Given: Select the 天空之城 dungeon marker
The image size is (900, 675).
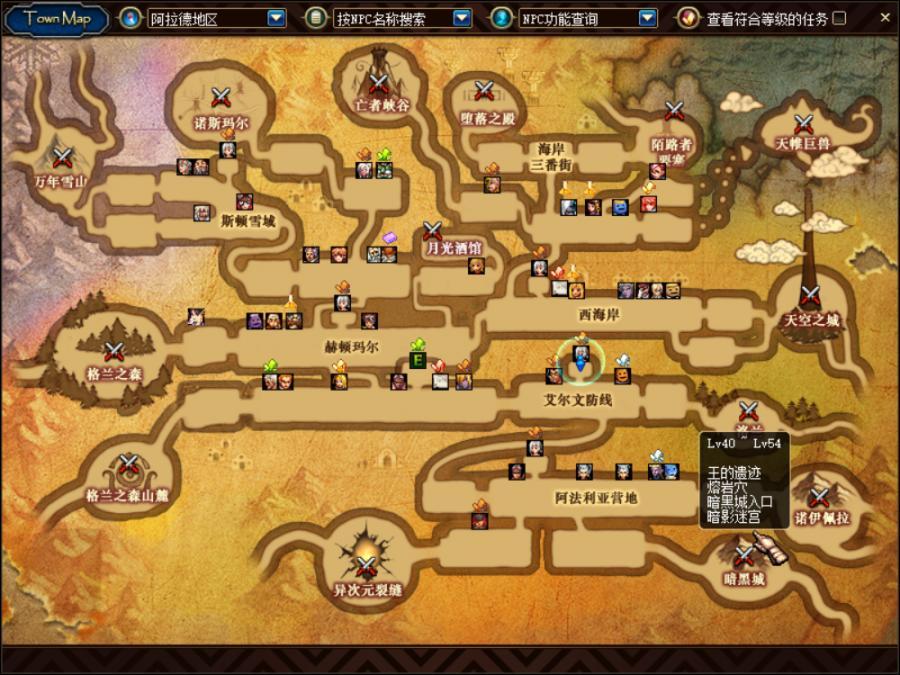Looking at the screenshot, I should pos(810,296).
